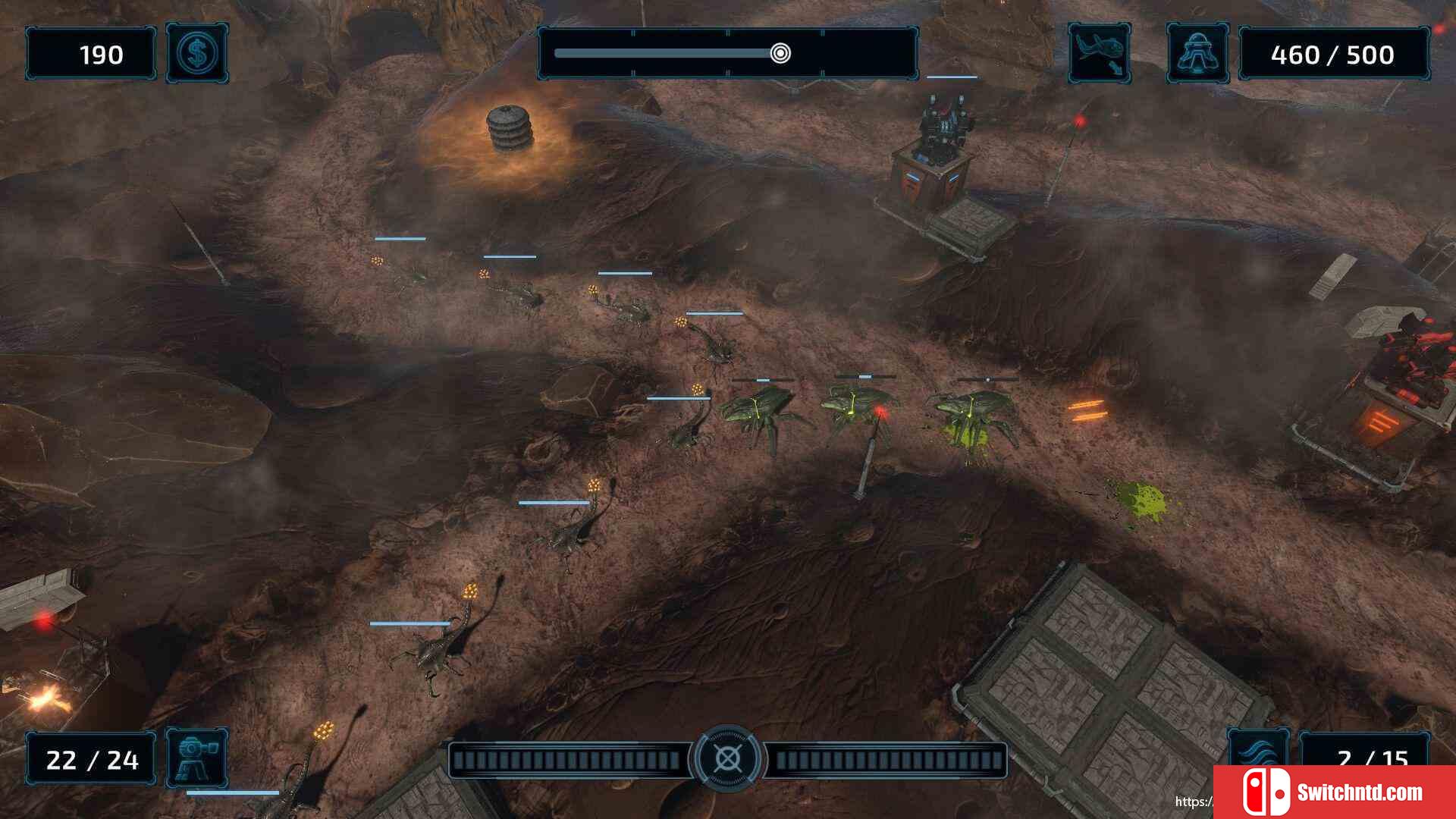Viewport: 1456px width, 819px height.
Task: Click the wave progress slider knob
Action: [780, 53]
